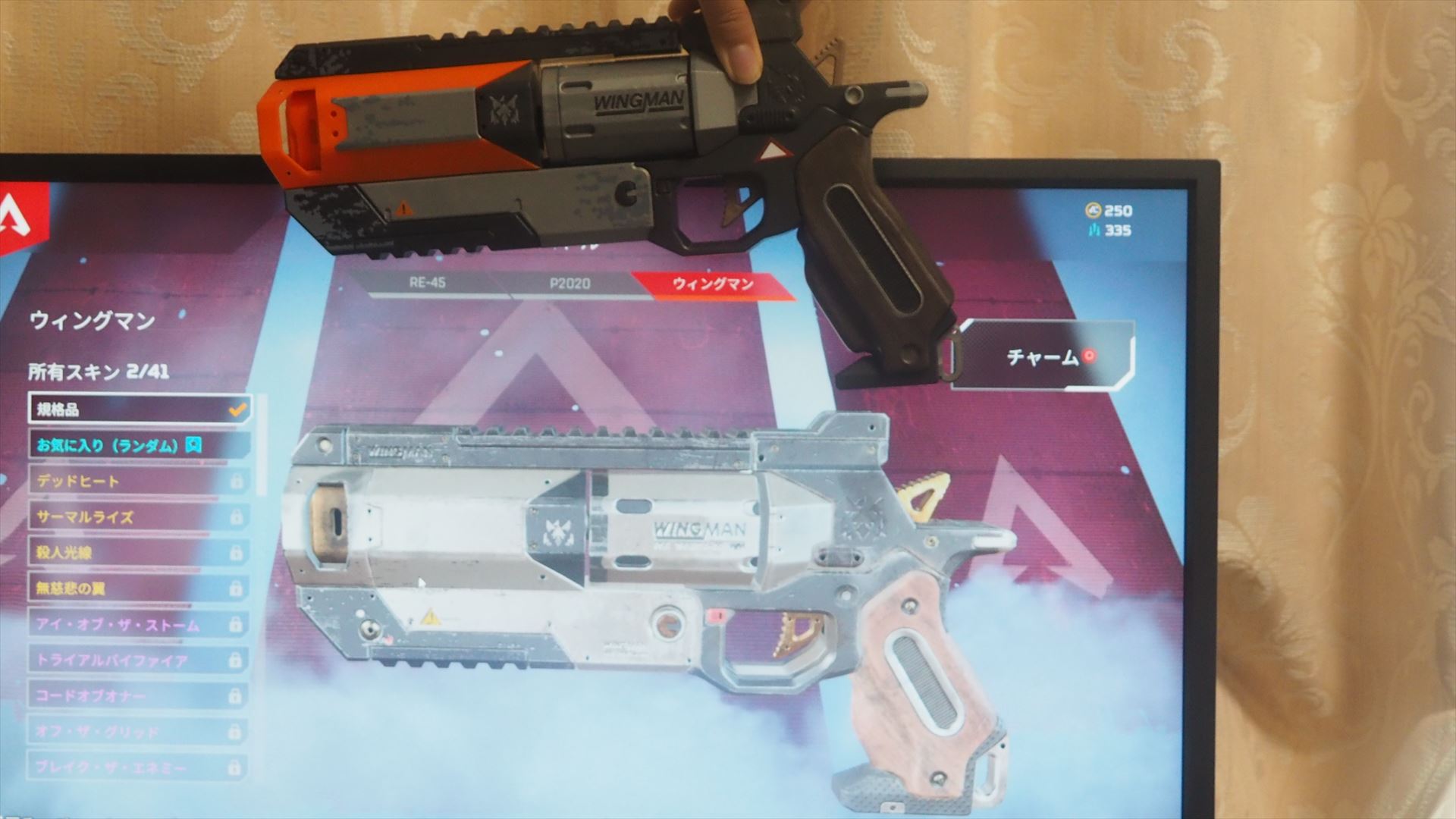Switch to the P2020 weapon tab
1456x819 pixels.
(567, 283)
